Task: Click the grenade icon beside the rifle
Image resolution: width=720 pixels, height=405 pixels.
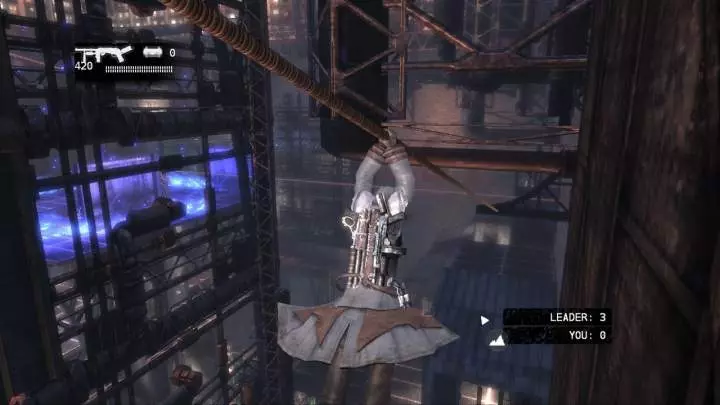Action: click(153, 52)
